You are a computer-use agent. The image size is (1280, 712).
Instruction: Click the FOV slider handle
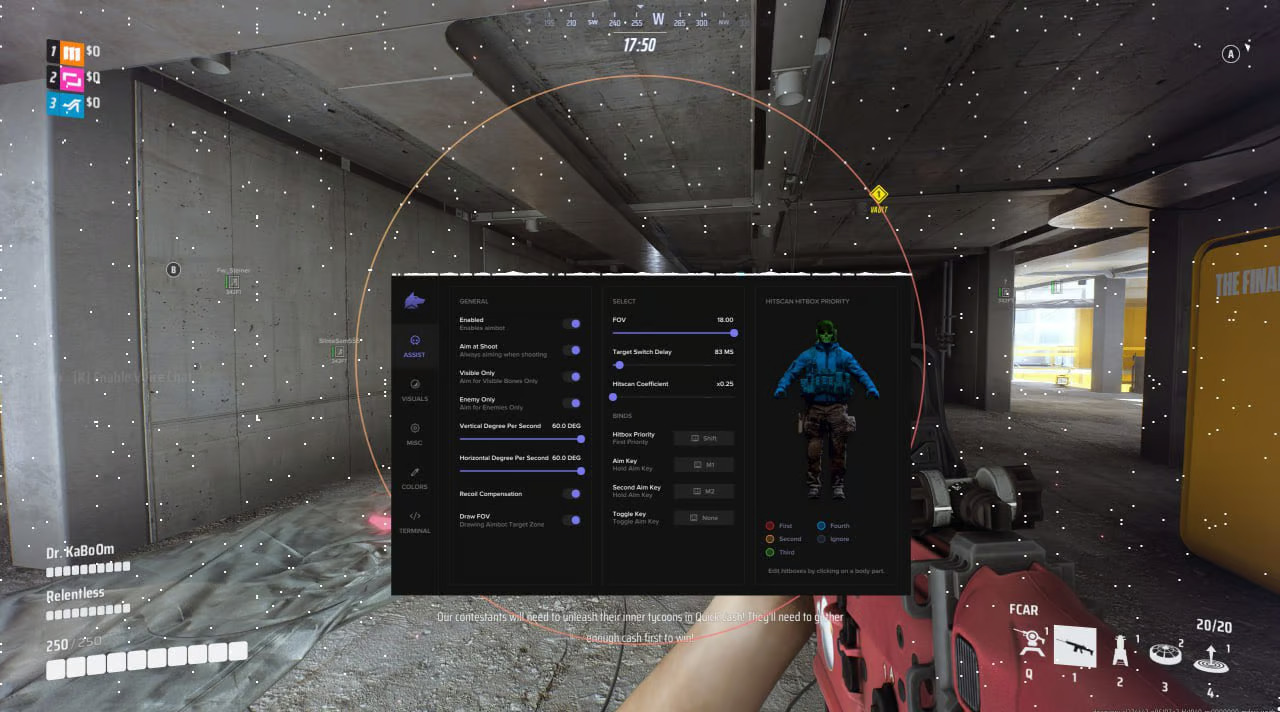(734, 333)
